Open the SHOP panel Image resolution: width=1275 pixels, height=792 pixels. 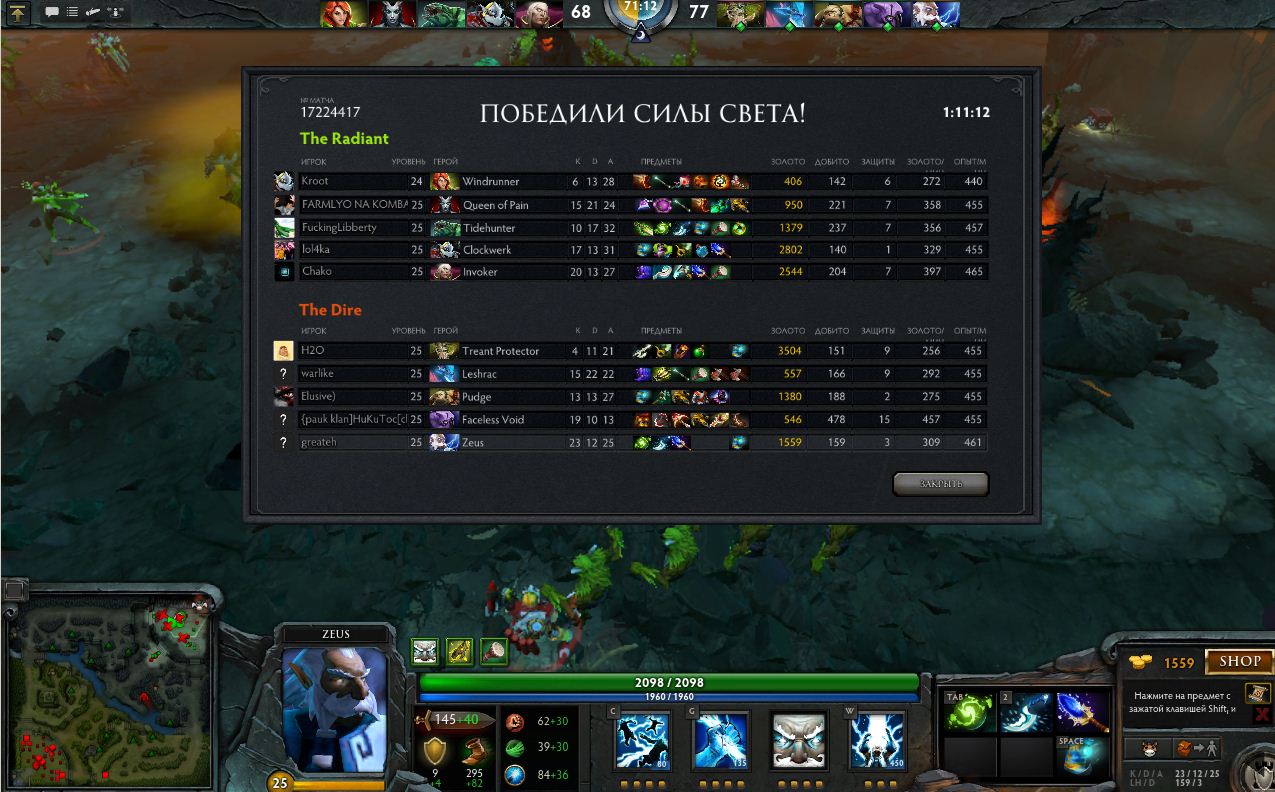(1239, 662)
